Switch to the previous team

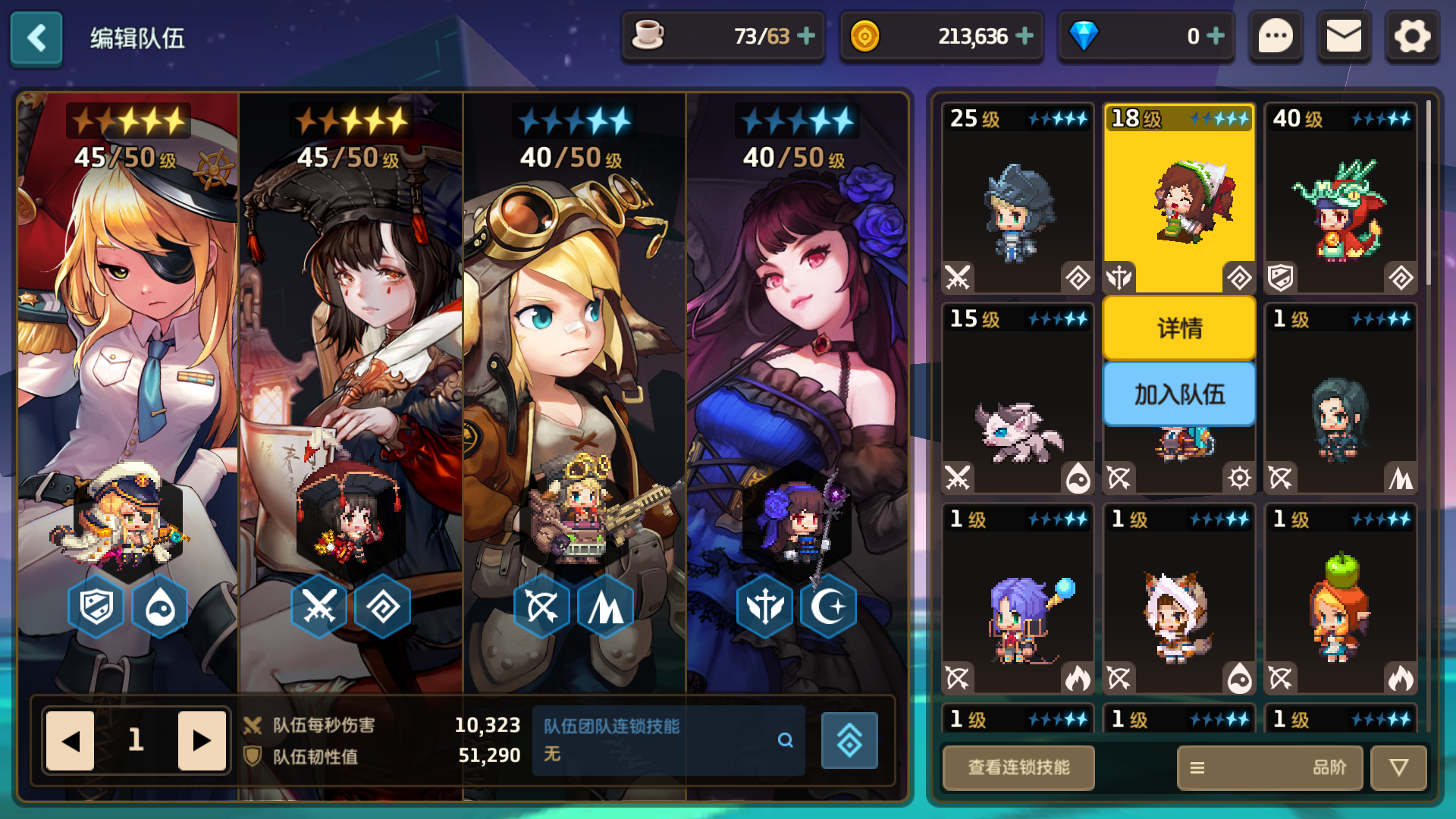[71, 740]
